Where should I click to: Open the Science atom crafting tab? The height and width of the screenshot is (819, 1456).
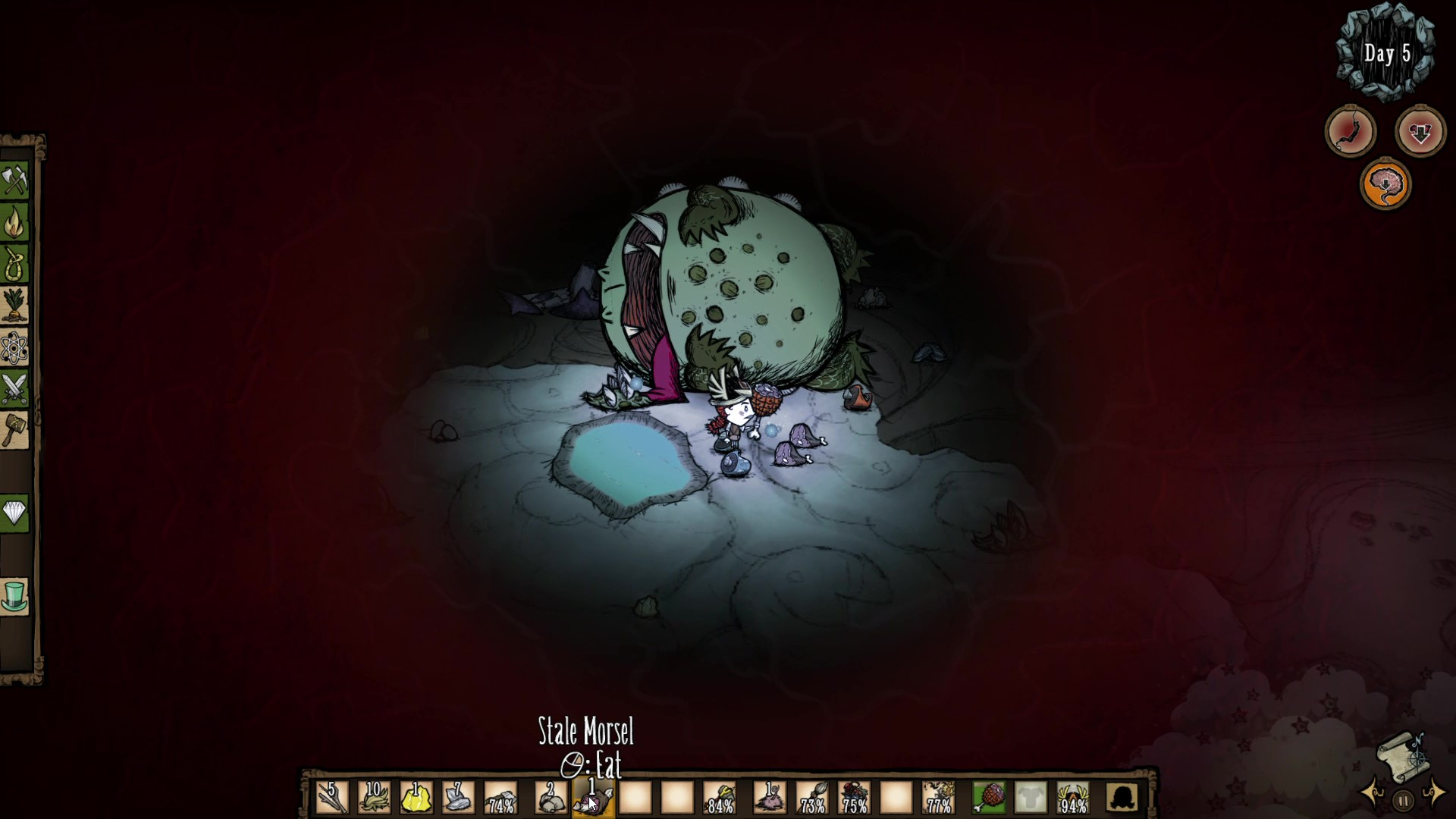click(14, 348)
